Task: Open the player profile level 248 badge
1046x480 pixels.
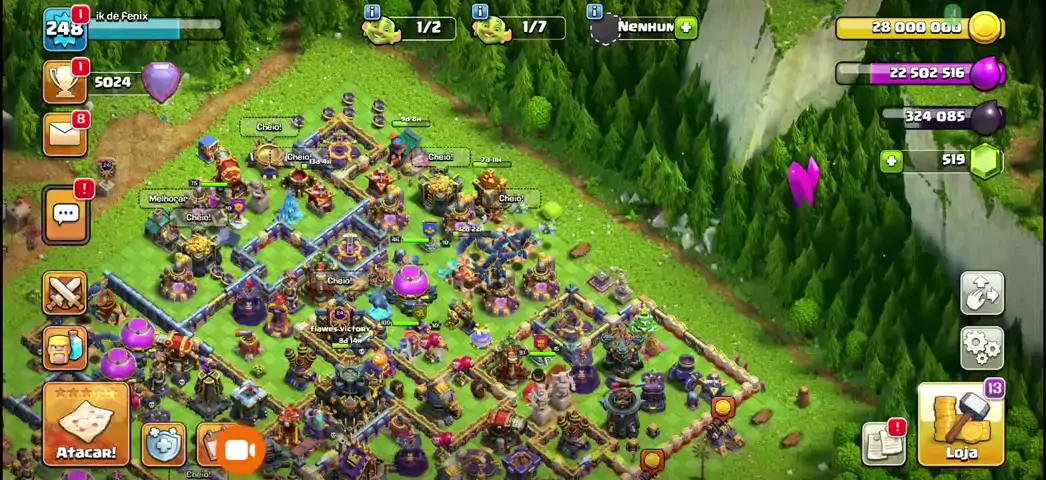Action: 64,28
